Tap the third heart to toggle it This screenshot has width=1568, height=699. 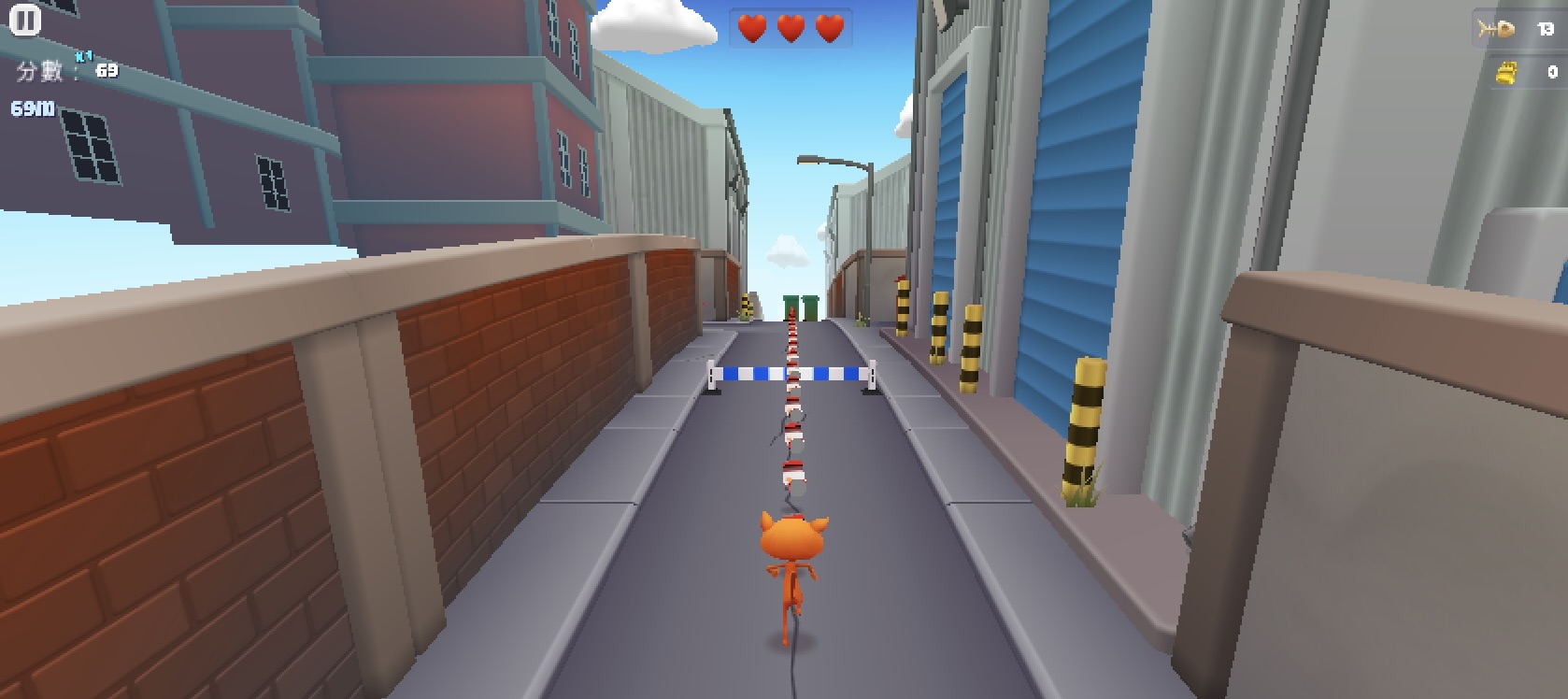(828, 27)
